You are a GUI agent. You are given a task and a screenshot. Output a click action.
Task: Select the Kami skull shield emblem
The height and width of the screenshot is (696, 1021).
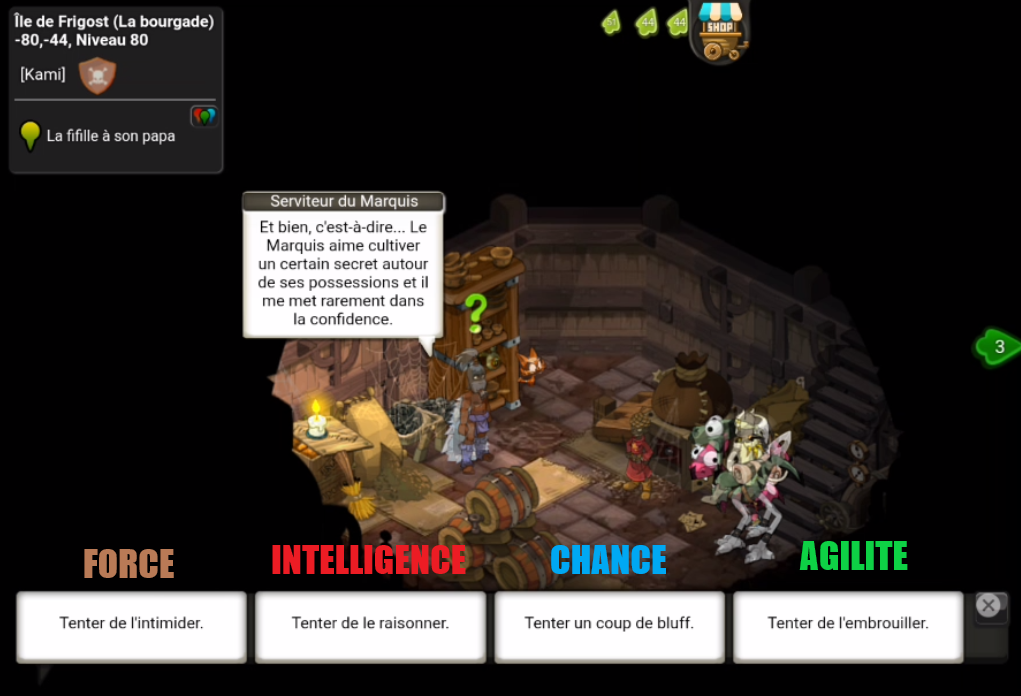click(97, 76)
